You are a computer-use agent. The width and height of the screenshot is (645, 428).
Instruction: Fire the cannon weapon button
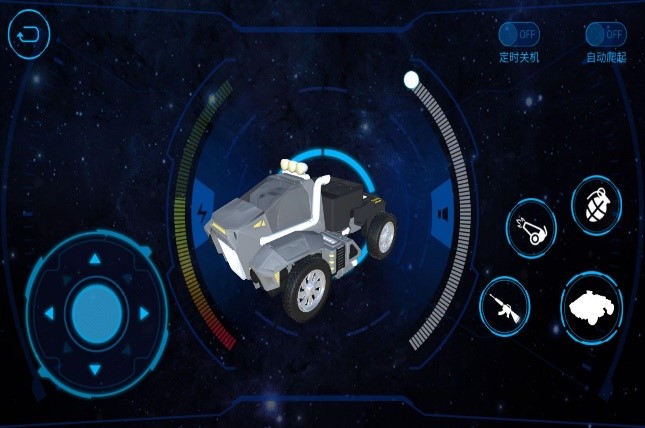531,231
